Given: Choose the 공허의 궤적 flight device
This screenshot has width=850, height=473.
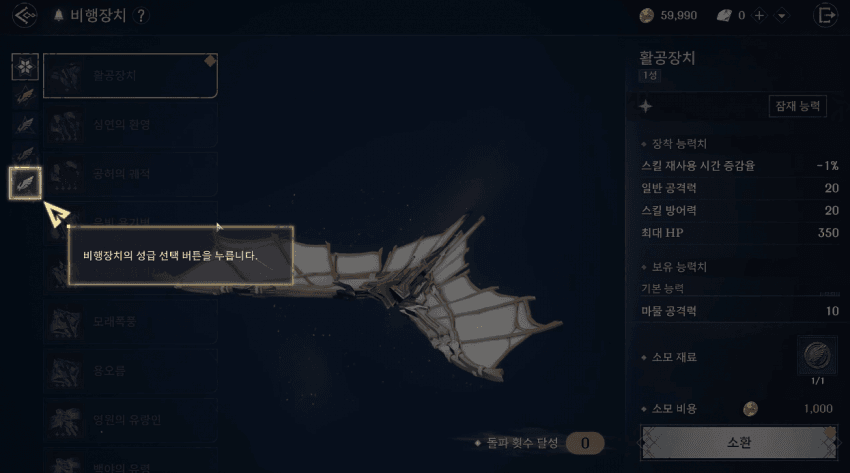Looking at the screenshot, I should click(x=131, y=174).
